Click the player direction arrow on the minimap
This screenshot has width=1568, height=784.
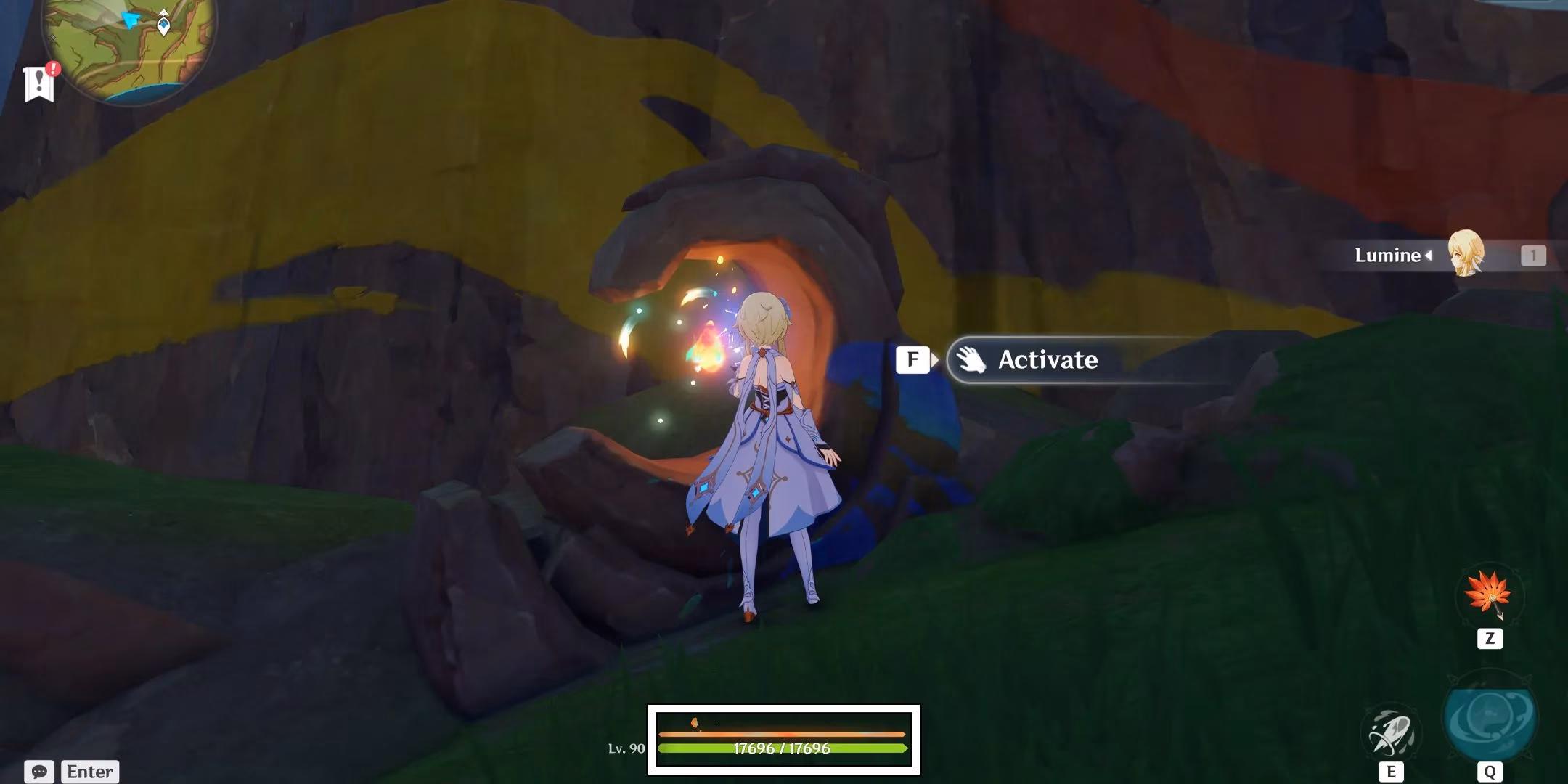[x=128, y=19]
